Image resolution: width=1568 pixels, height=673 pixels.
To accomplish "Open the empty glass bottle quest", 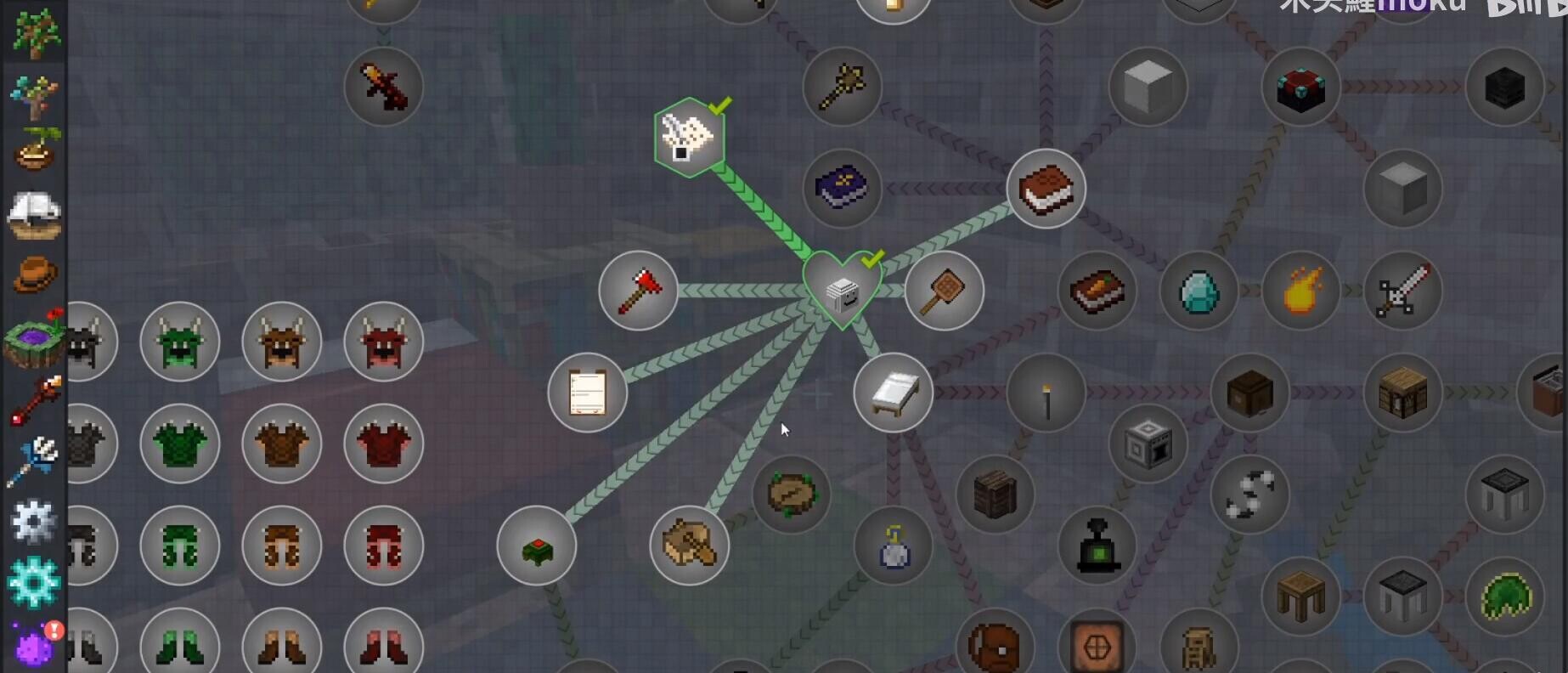I will 893,546.
